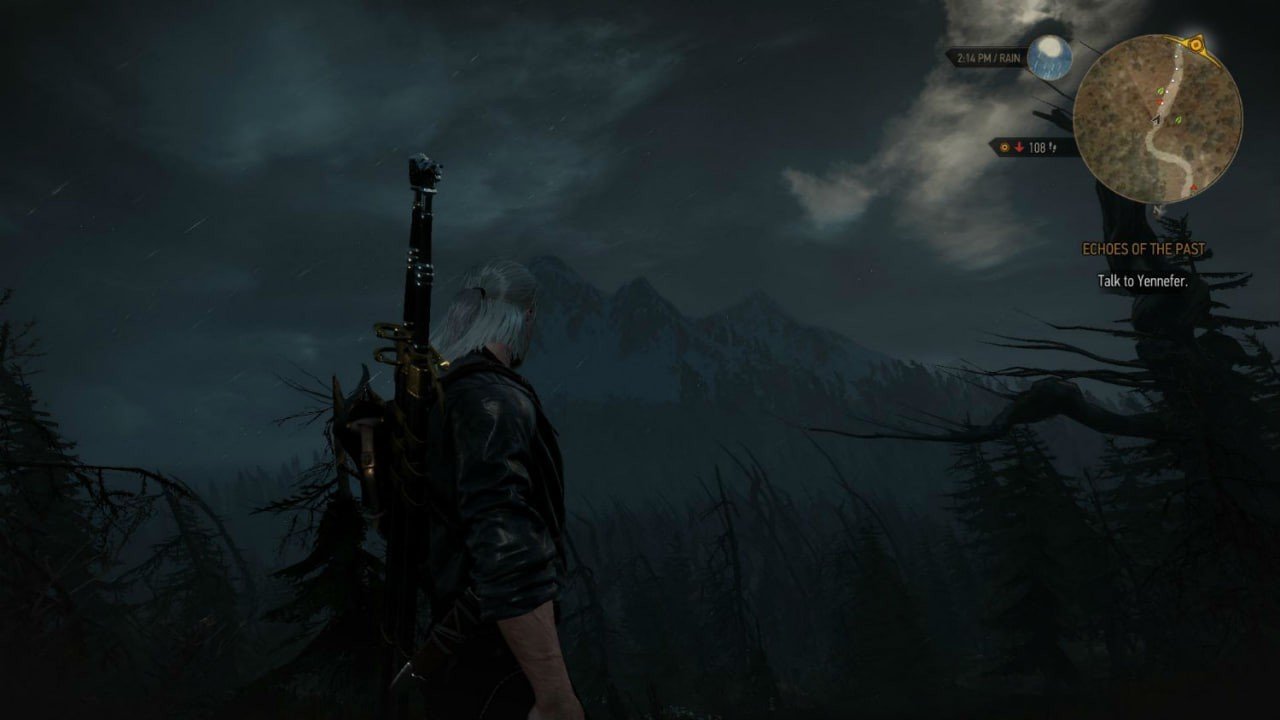Click the orange tracked-quest circle icon

[1004, 147]
